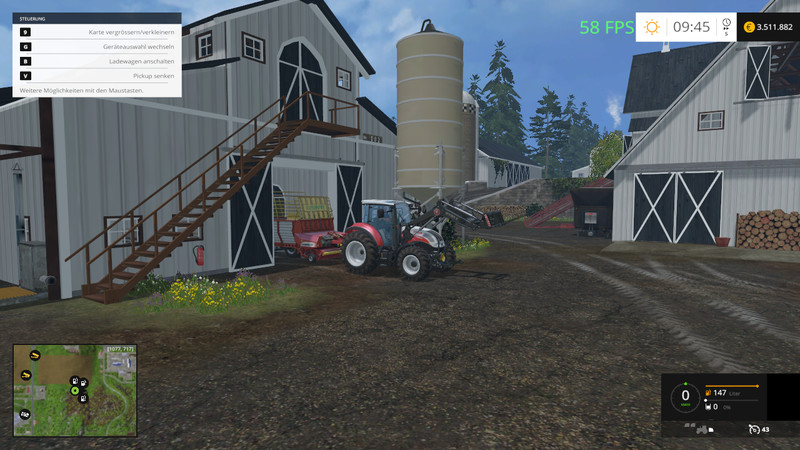Toggle the cruise control speed icon
Image resolution: width=800 pixels, height=450 pixels.
(753, 430)
